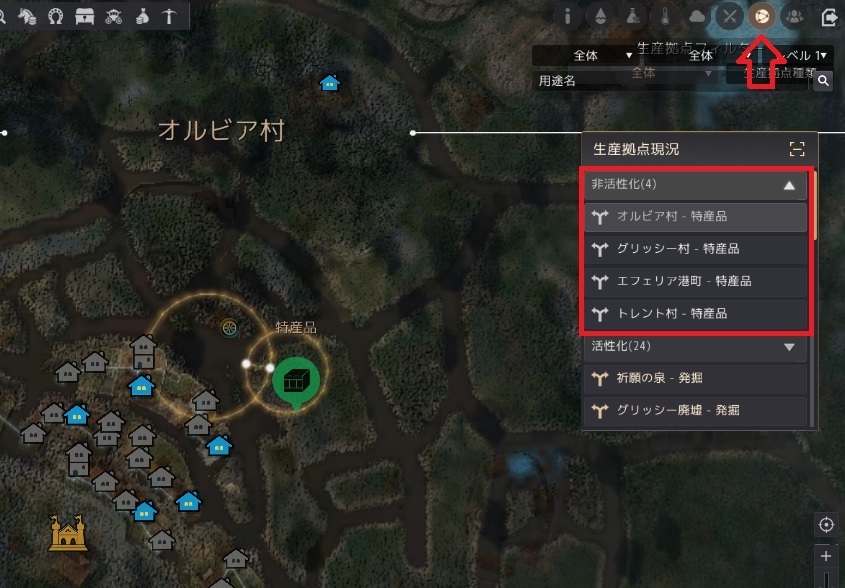845x588 pixels.
Task: Collapse the 非活性化(4) section
Action: pyautogui.click(x=789, y=185)
